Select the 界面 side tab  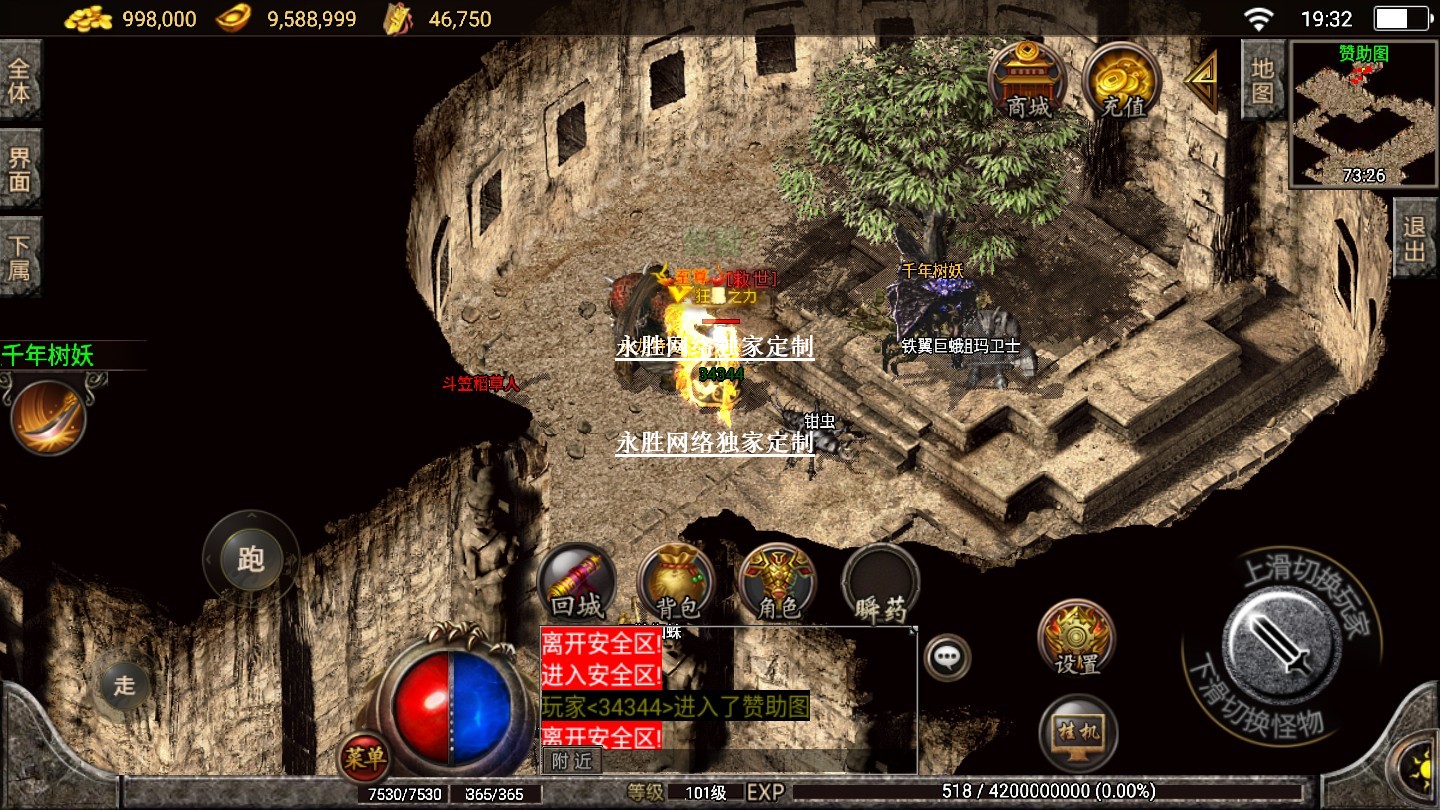[20, 169]
